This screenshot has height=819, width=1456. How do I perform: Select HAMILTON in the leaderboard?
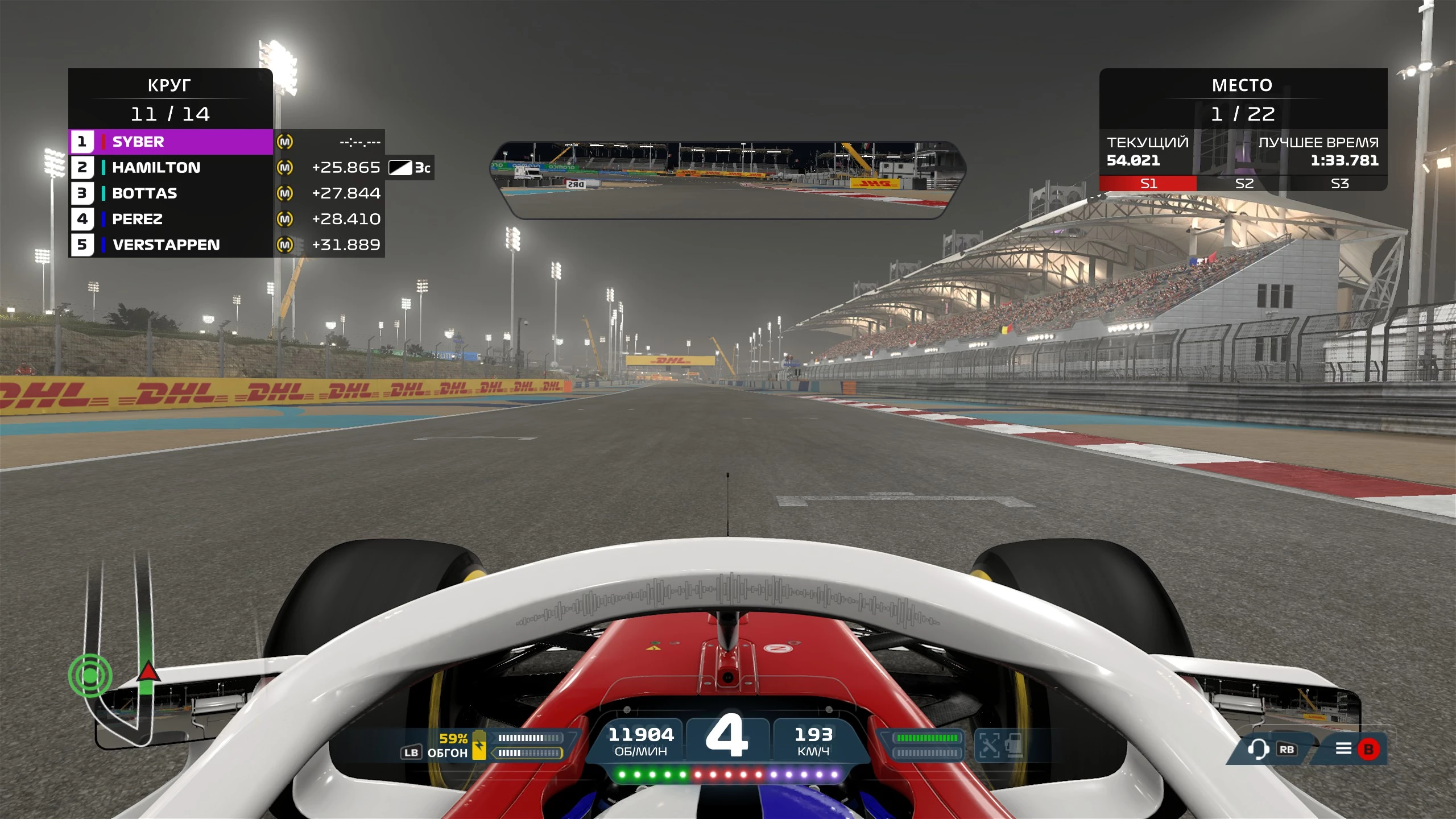point(171,167)
